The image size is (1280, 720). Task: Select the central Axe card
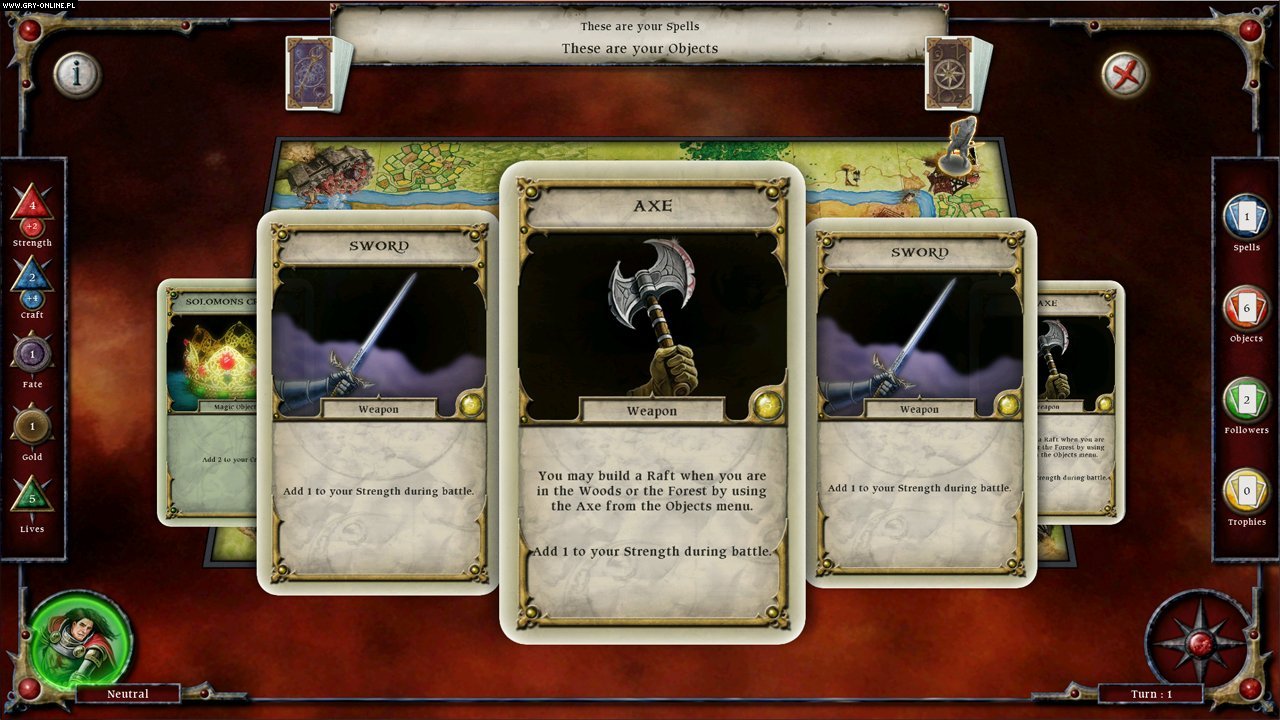(652, 400)
